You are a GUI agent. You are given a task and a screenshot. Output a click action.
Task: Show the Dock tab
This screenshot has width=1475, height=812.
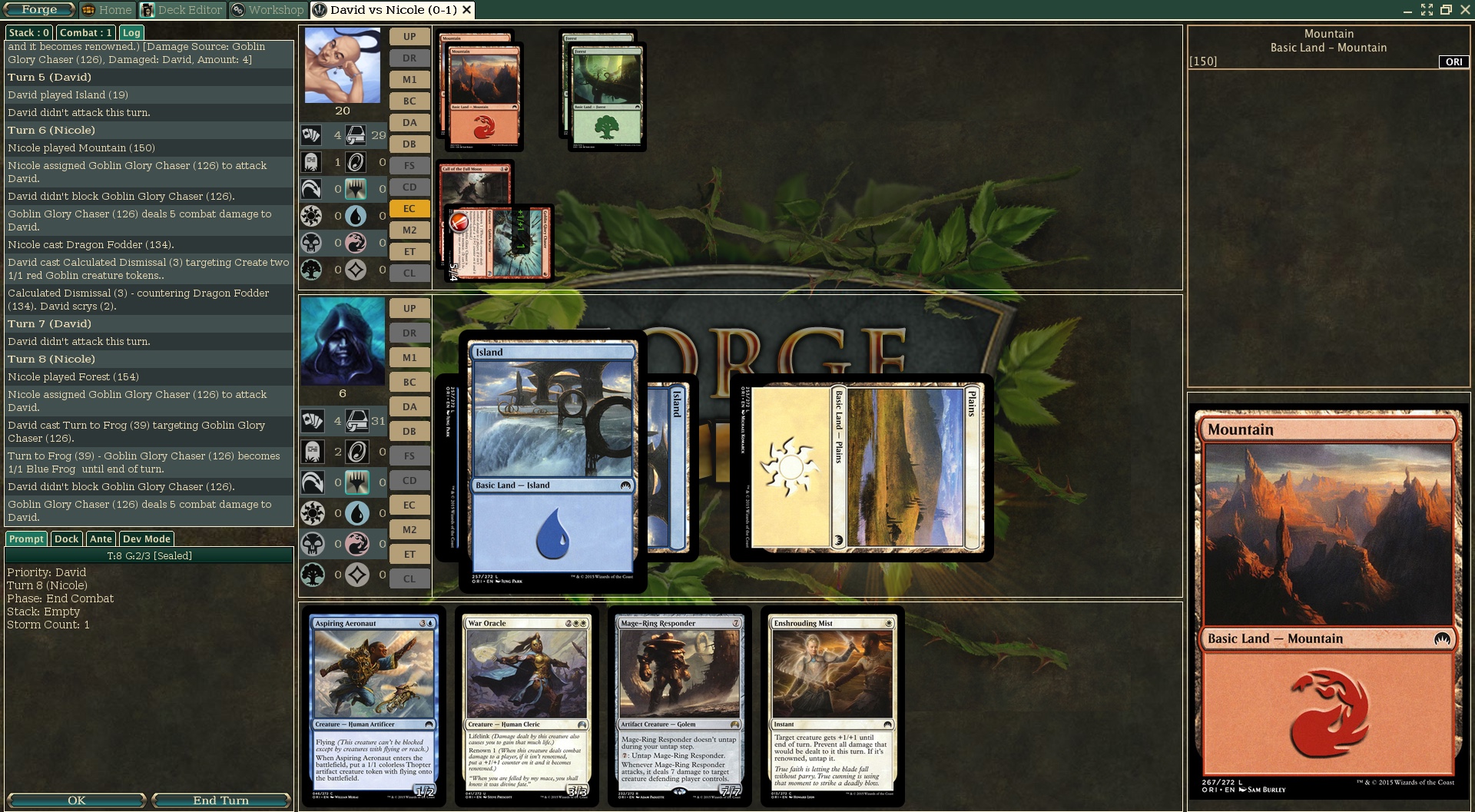click(66, 539)
